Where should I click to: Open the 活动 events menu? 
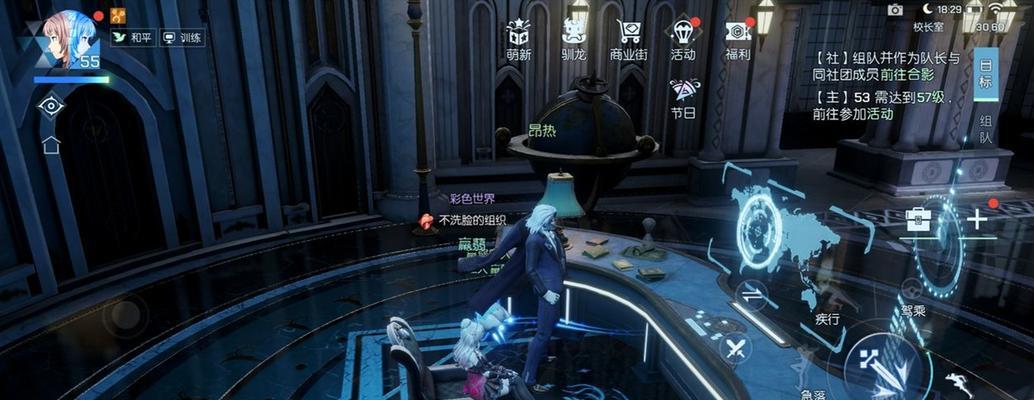click(683, 39)
